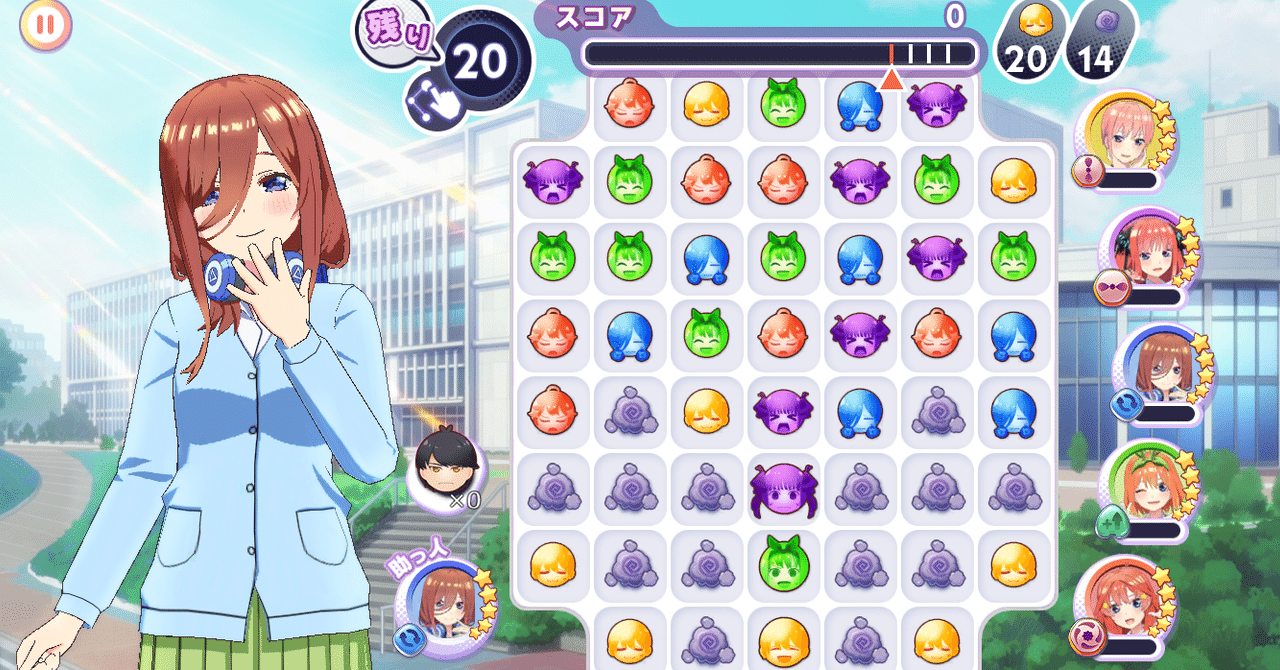Tap the large green face special piece

pos(783,564)
